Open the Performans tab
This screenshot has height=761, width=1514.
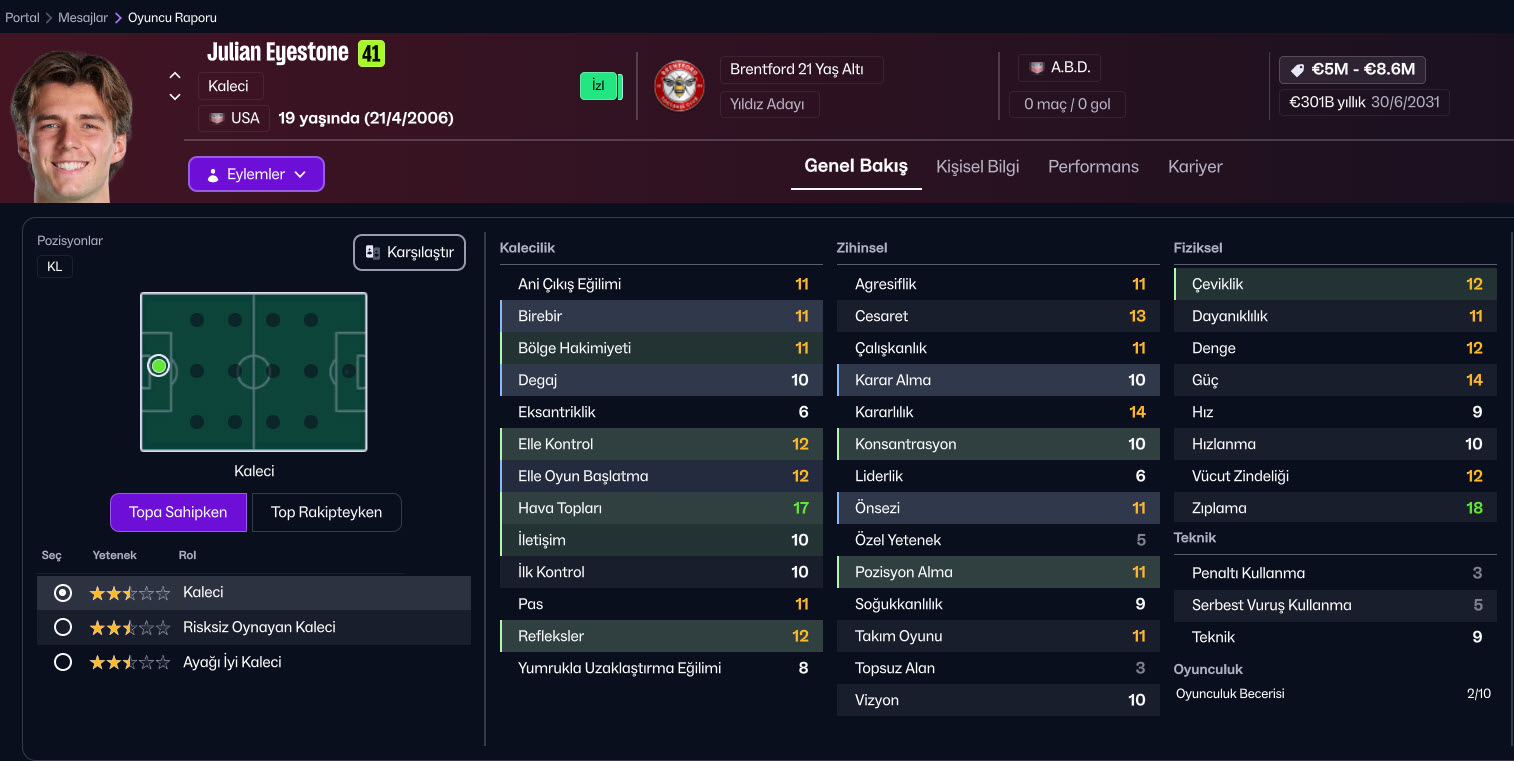tap(1093, 167)
